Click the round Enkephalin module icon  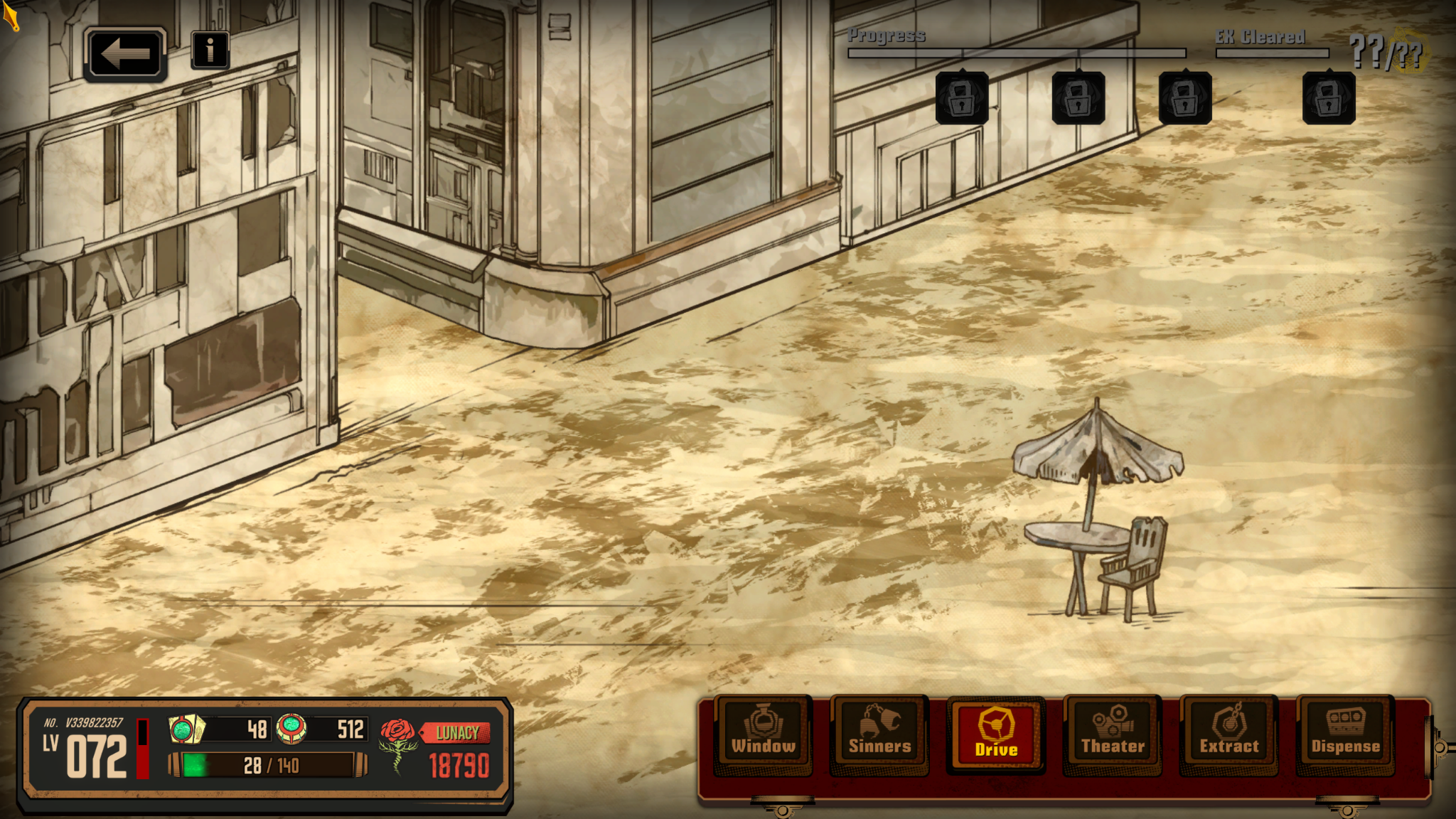[291, 728]
